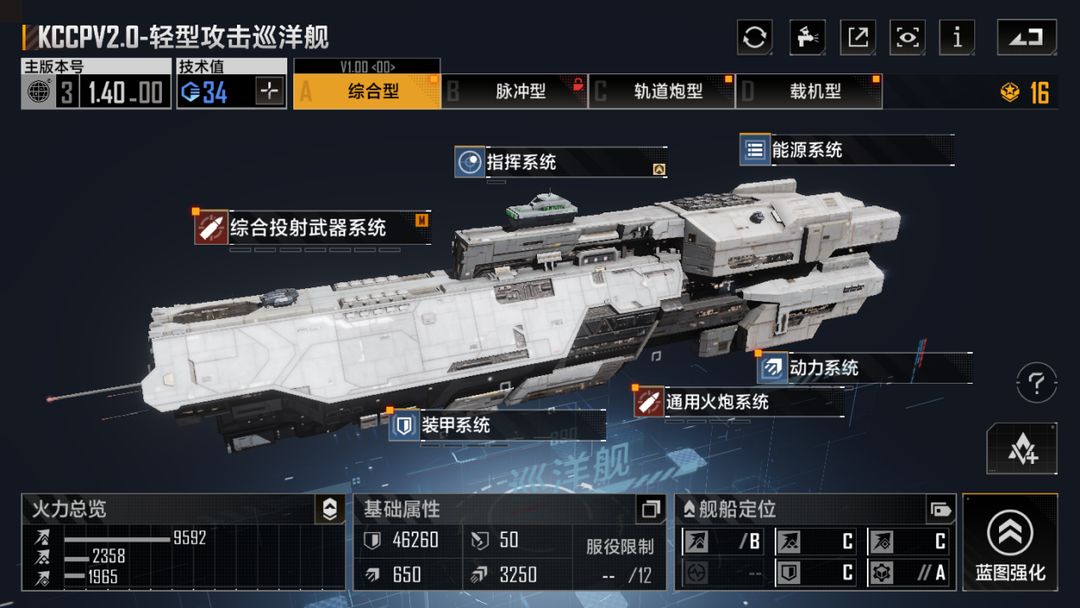The height and width of the screenshot is (608, 1080).
Task: Expand the 火力总览 panel
Action: tap(329, 509)
